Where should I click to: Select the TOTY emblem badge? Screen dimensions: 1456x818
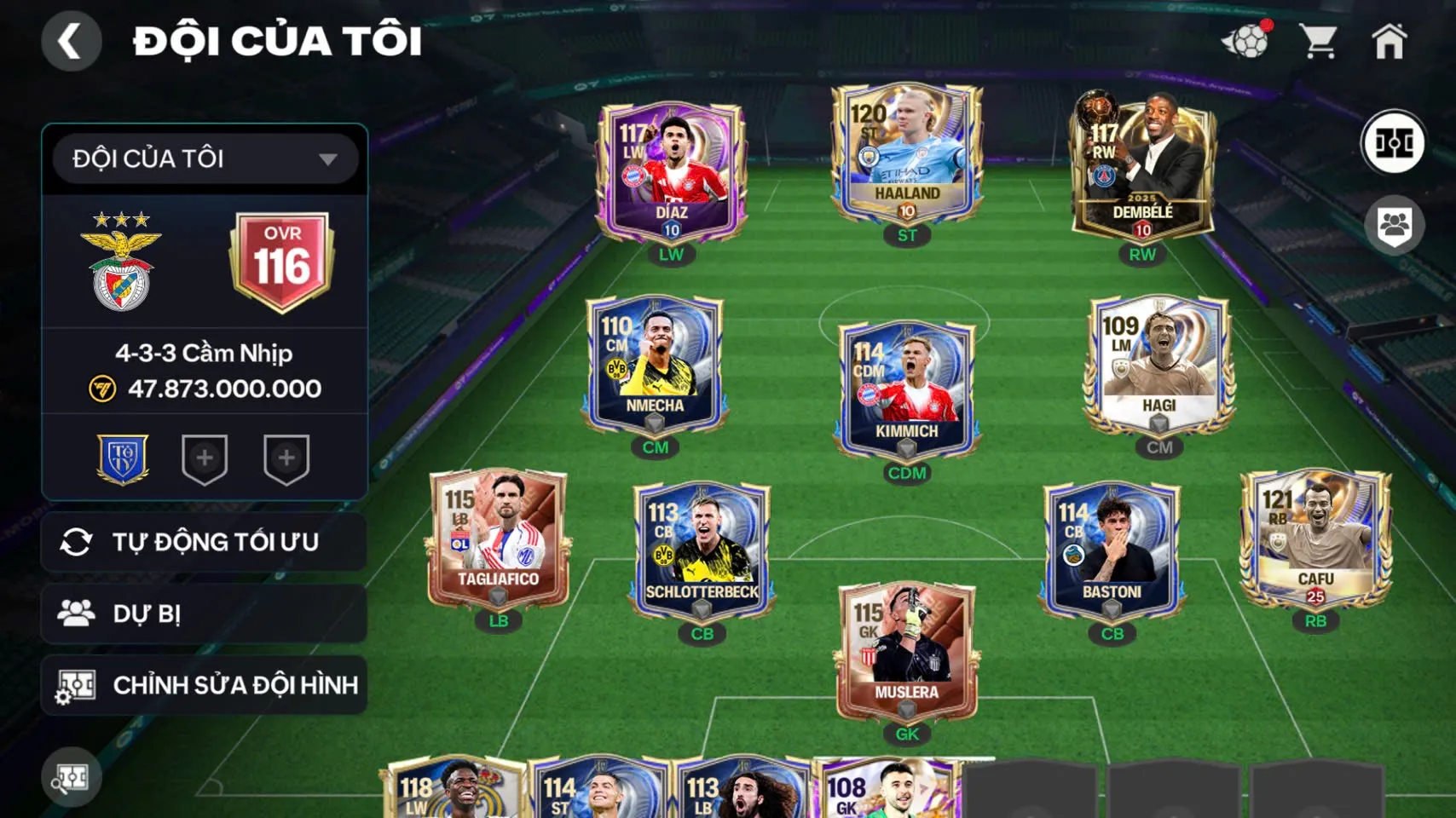tap(121, 458)
